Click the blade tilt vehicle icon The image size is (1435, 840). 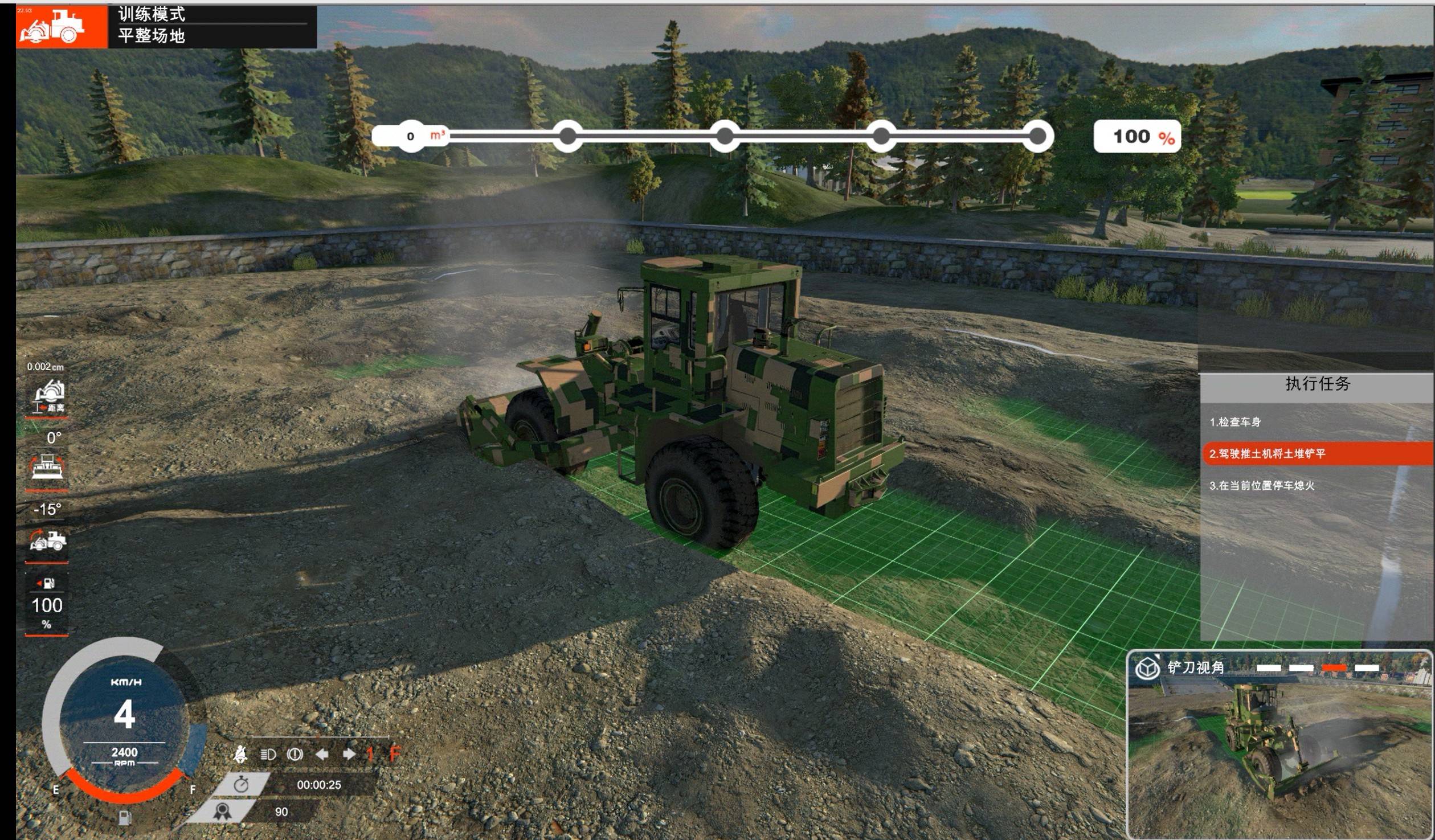click(x=48, y=540)
